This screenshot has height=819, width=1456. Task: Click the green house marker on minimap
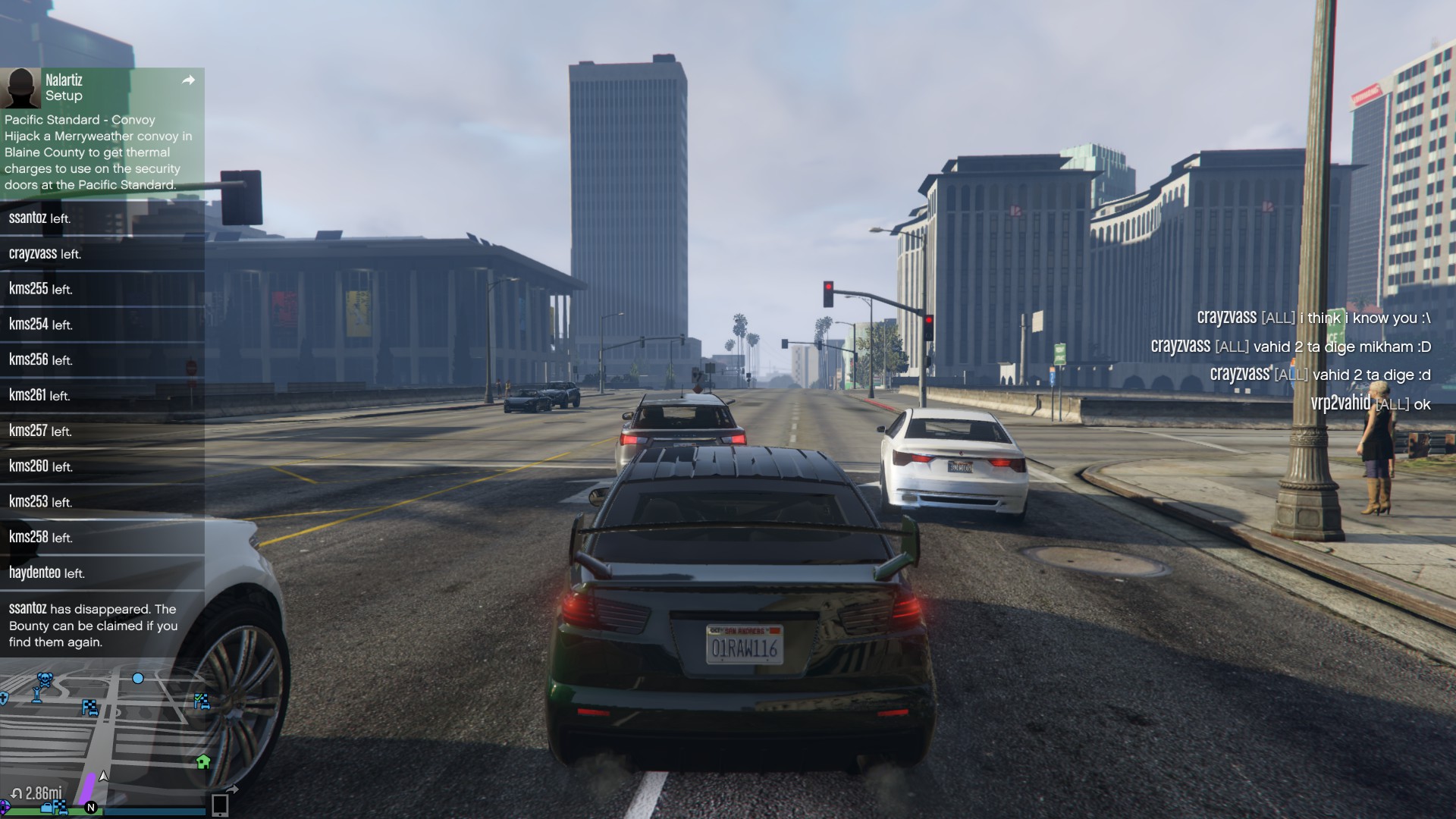pyautogui.click(x=203, y=761)
